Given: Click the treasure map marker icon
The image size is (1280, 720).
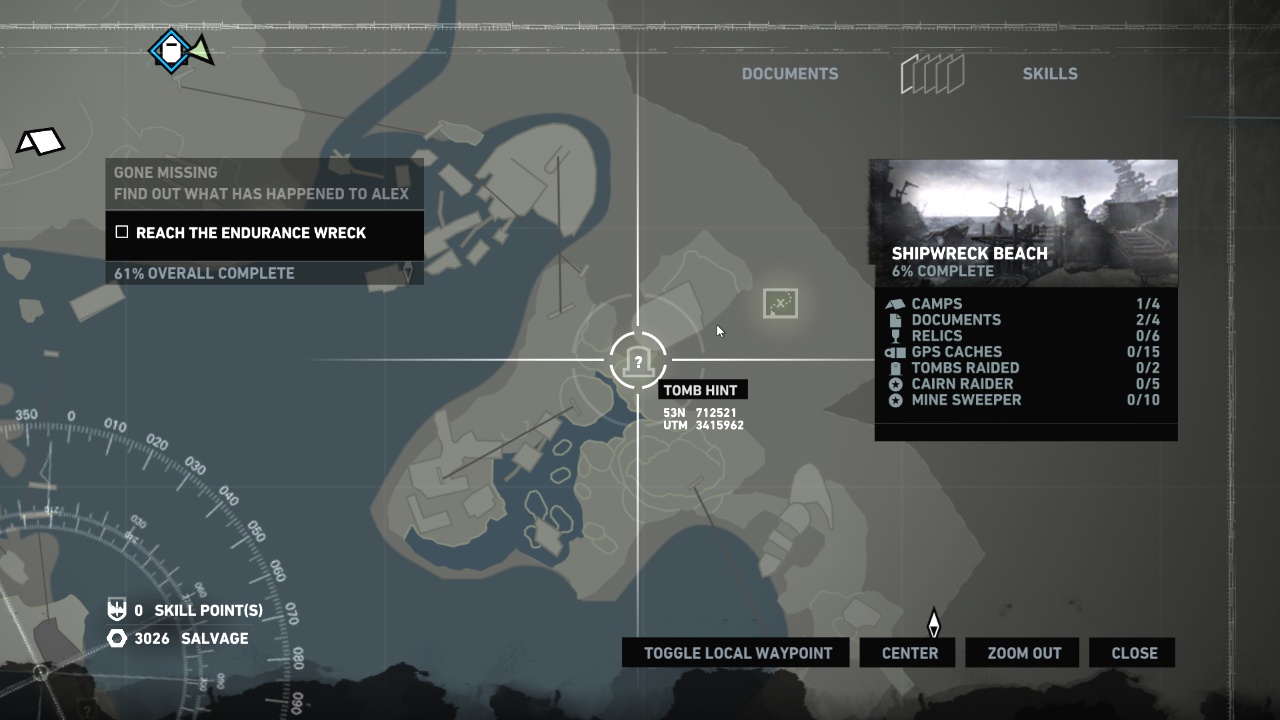Looking at the screenshot, I should tap(780, 303).
